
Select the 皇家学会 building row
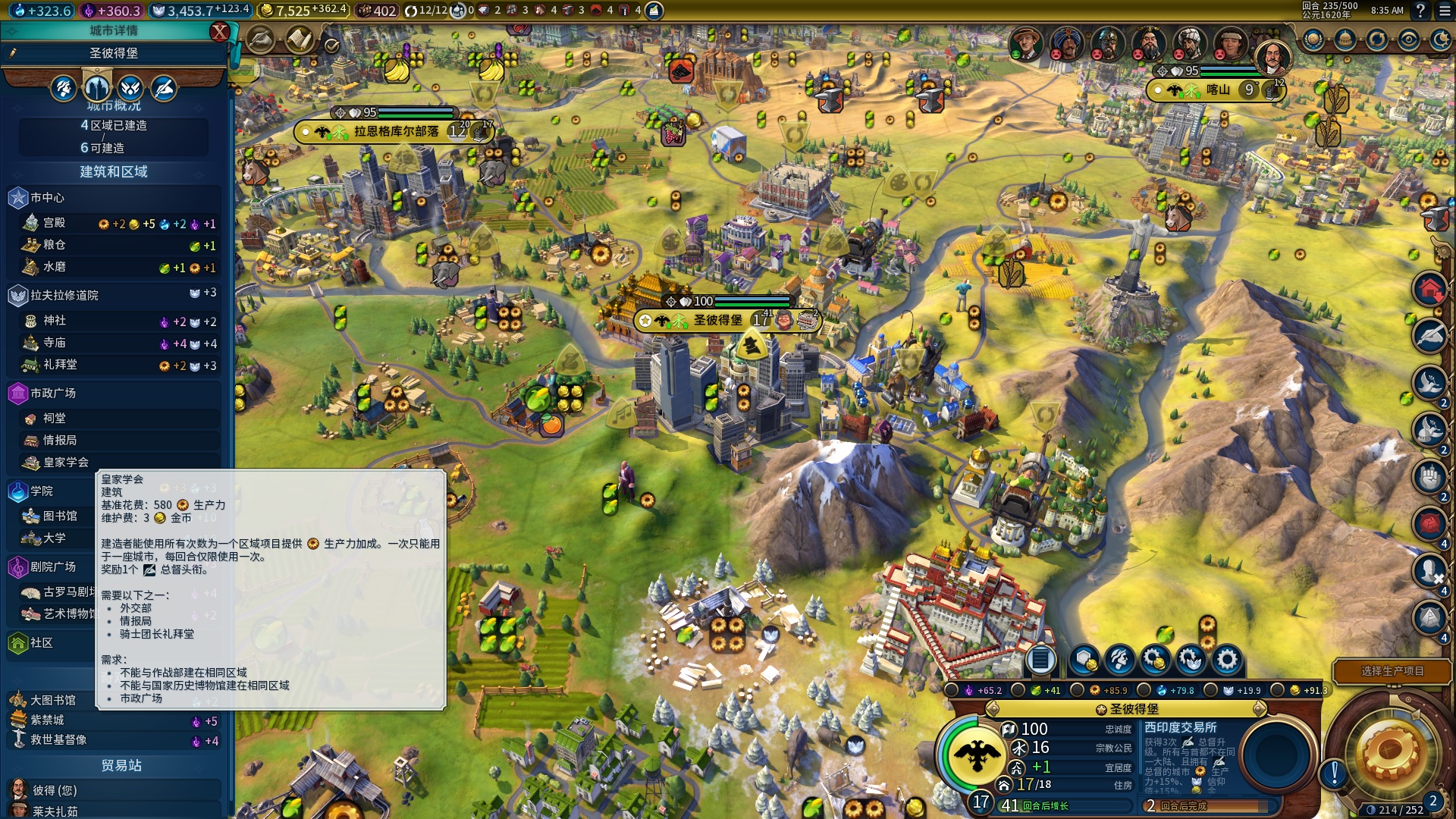pyautogui.click(x=66, y=462)
